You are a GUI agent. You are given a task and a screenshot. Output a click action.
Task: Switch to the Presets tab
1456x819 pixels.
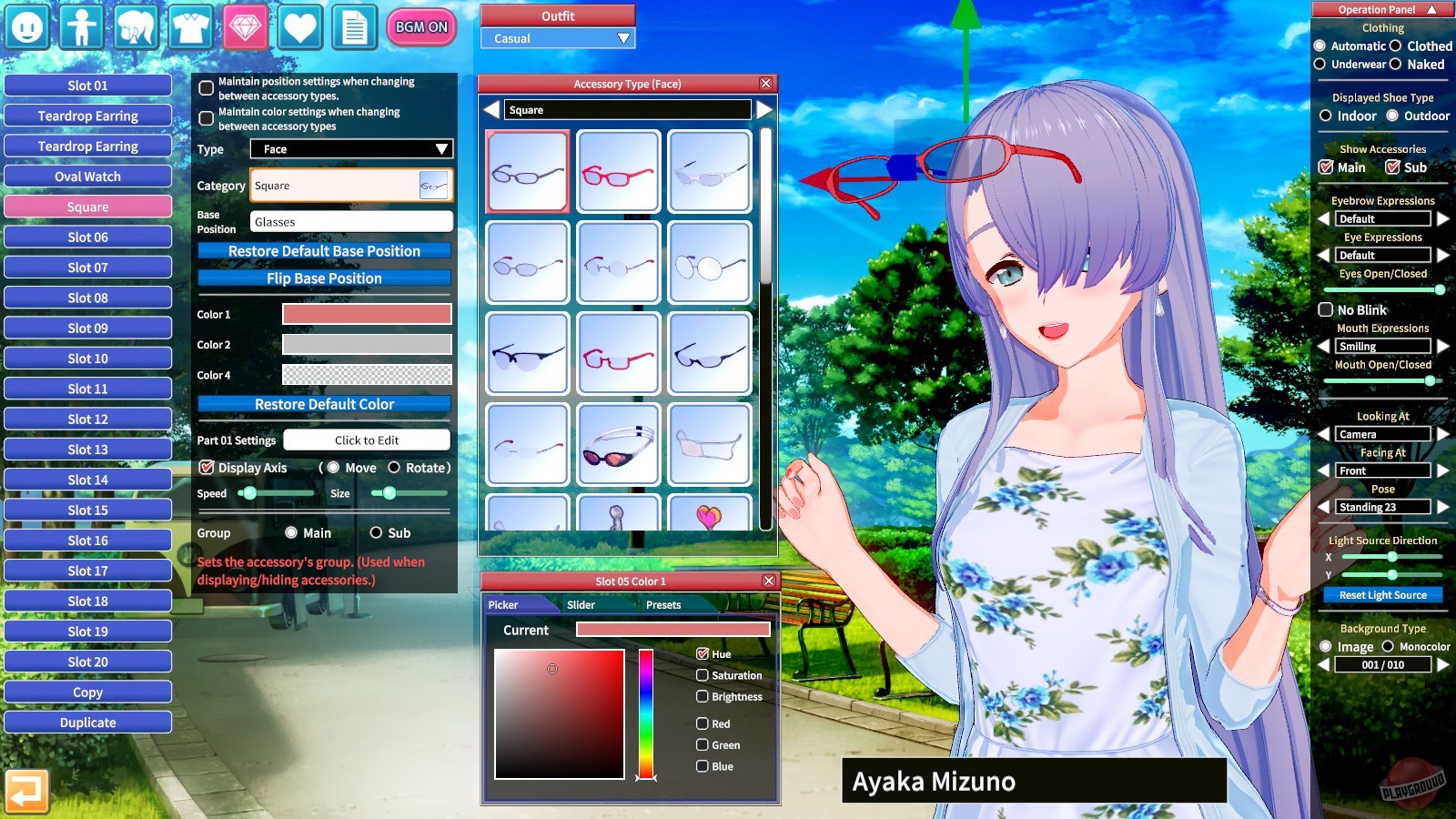pyautogui.click(x=663, y=604)
